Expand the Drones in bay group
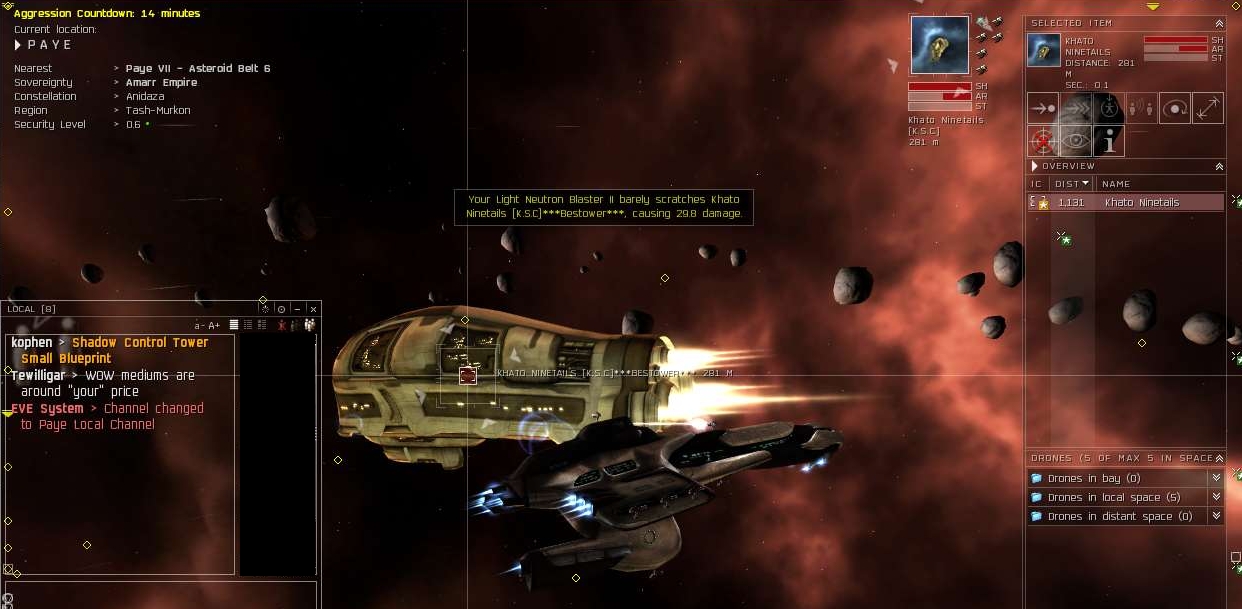This screenshot has height=609, width=1242. (1216, 479)
